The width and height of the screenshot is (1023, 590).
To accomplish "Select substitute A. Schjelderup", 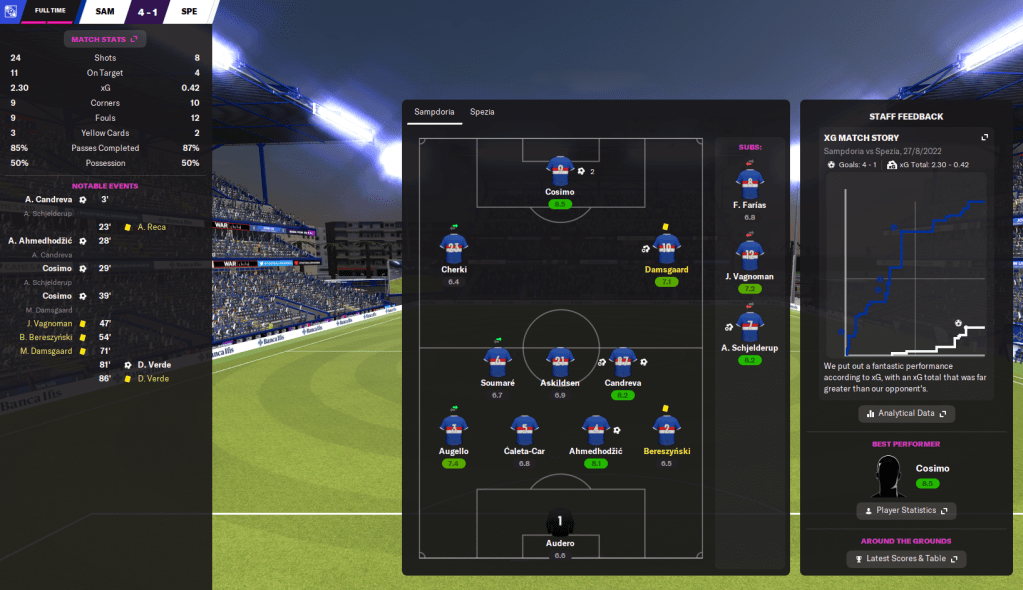I will coord(749,330).
